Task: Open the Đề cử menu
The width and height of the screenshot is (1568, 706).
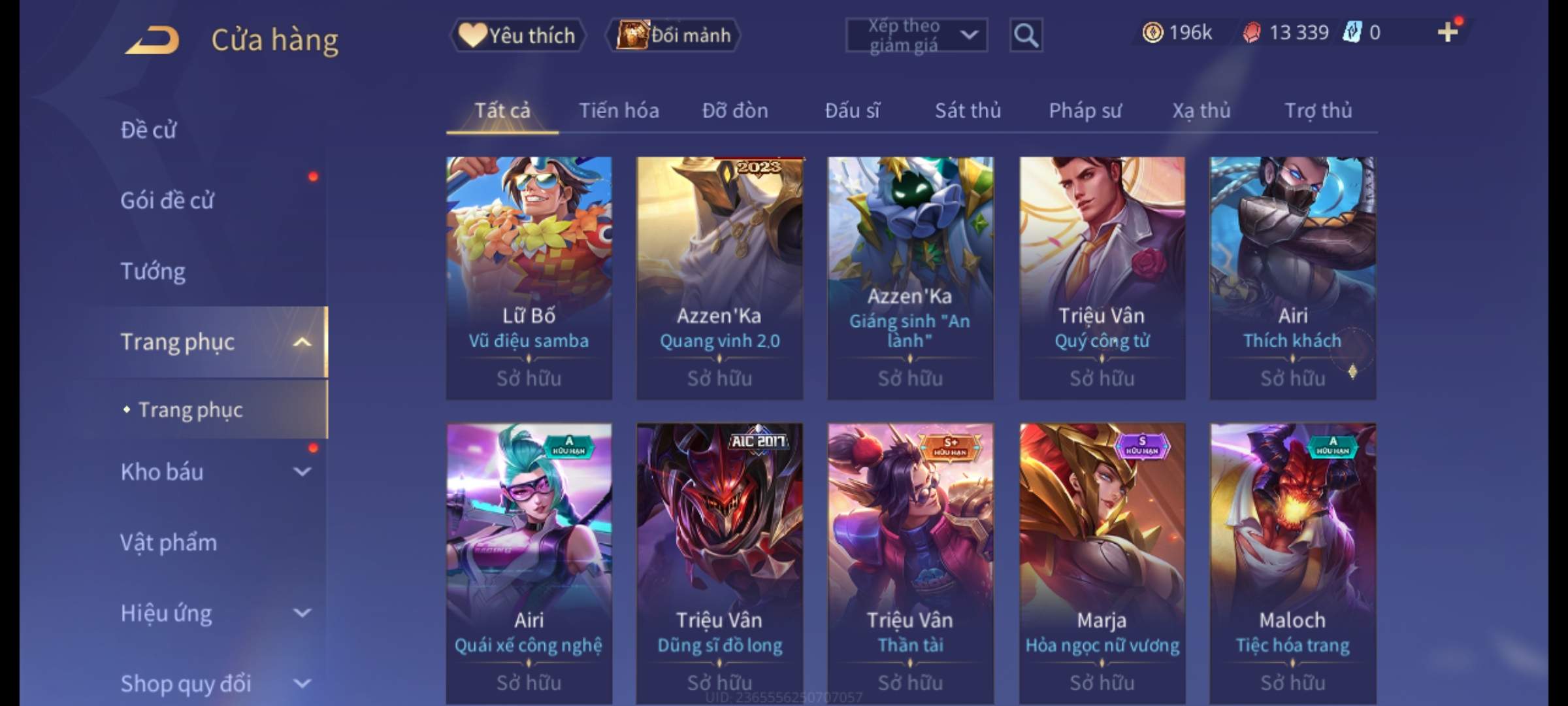Action: [148, 130]
